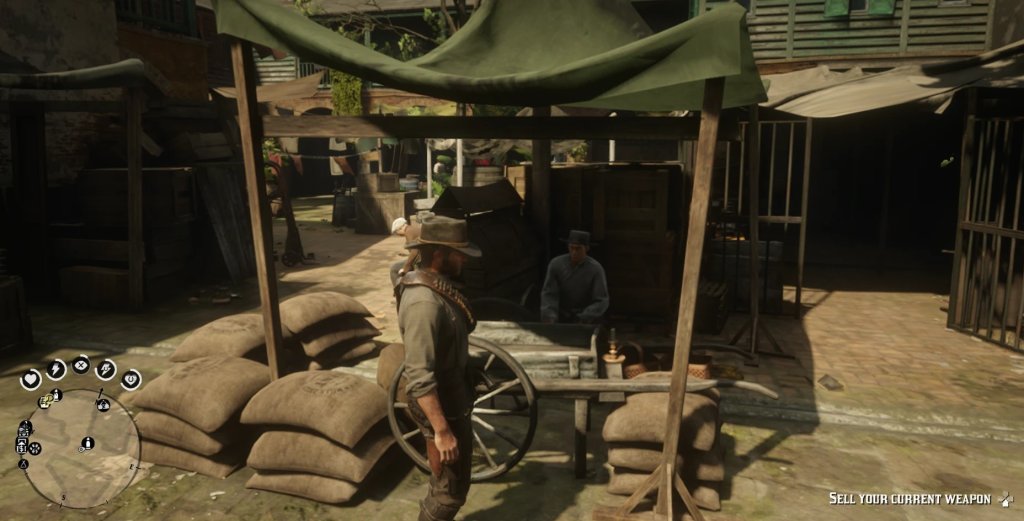The height and width of the screenshot is (521, 1024).
Task: Choose the Dead Eye core icon
Action: pyautogui.click(x=80, y=364)
